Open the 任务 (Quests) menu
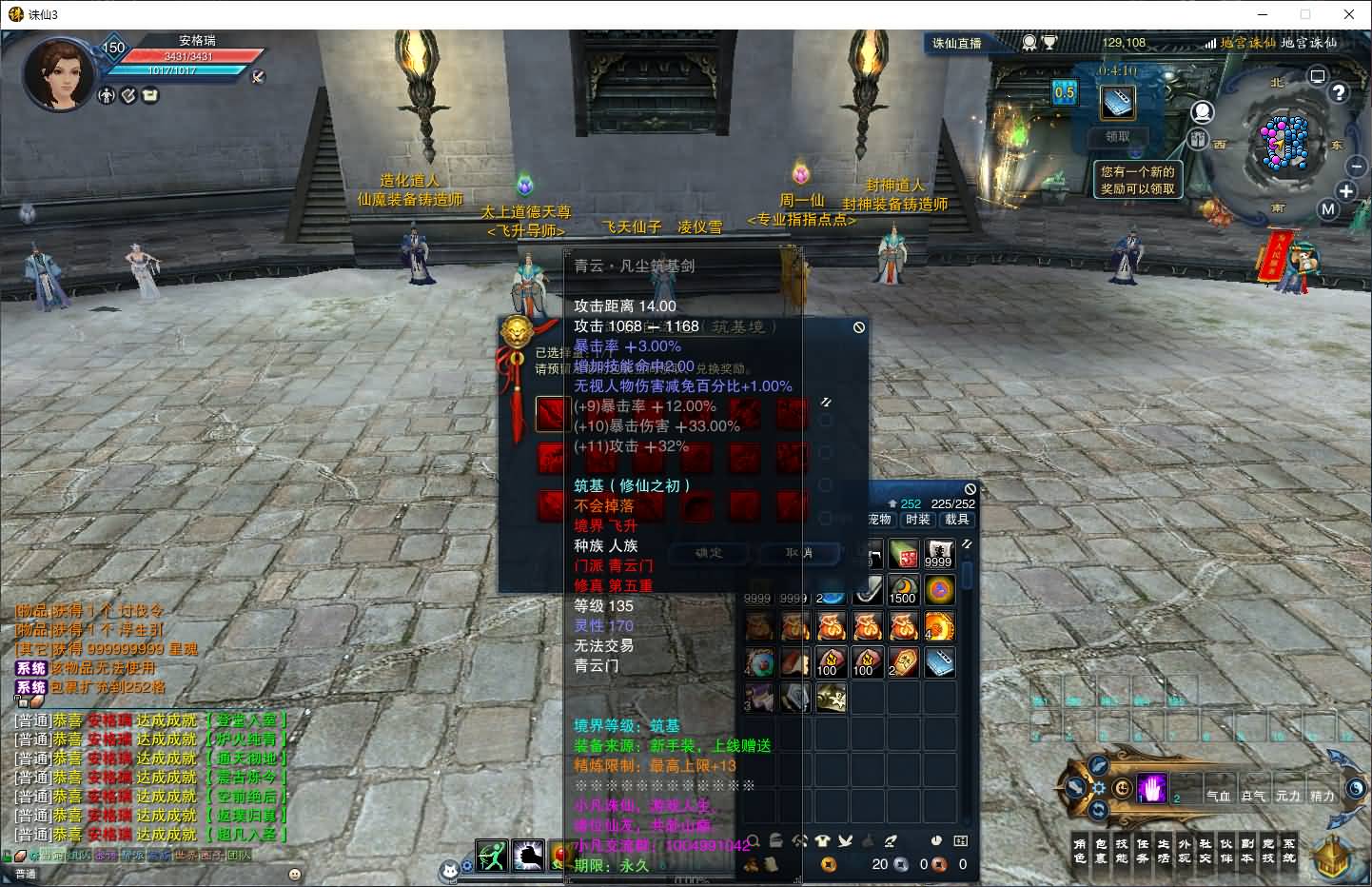Image resolution: width=1372 pixels, height=887 pixels. click(x=1142, y=851)
